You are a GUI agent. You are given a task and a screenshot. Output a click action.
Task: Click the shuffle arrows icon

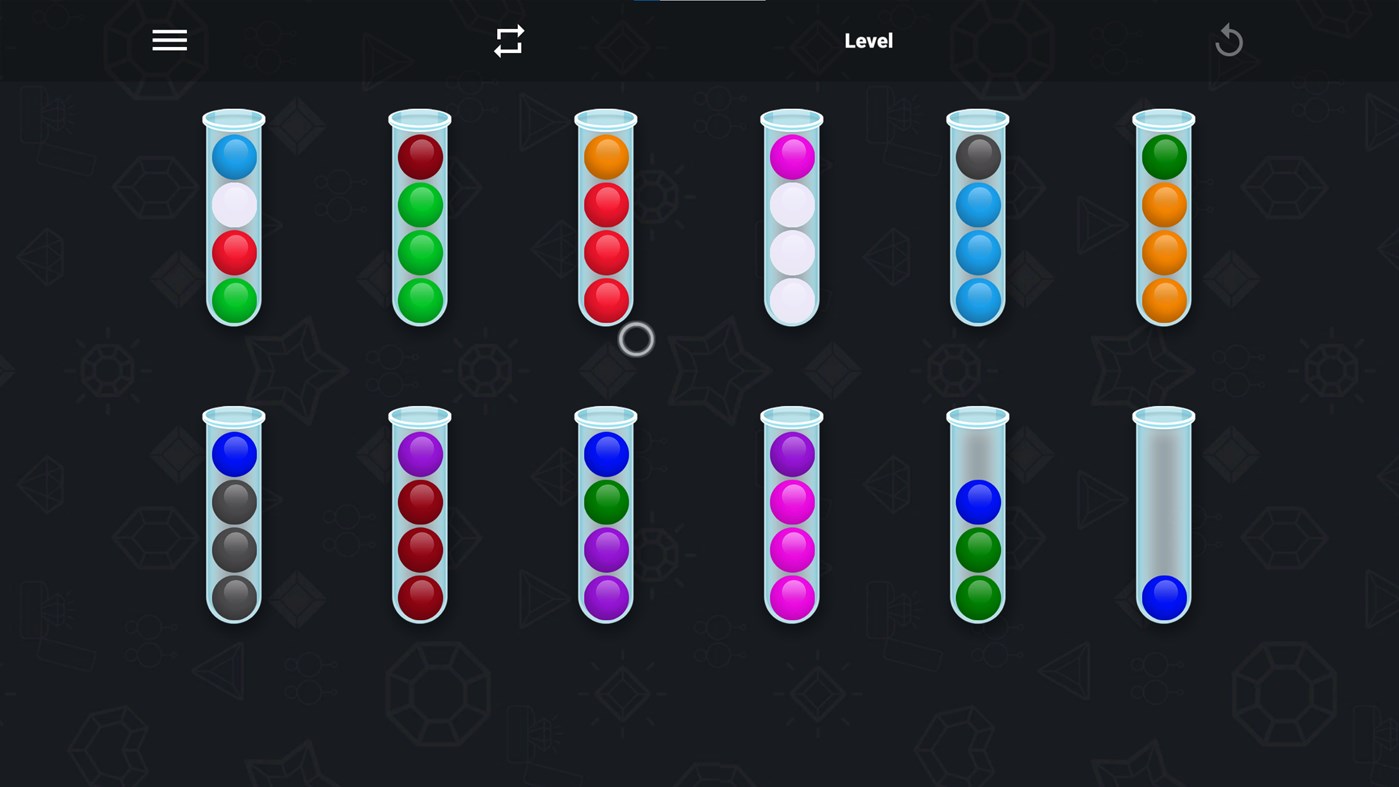pos(509,40)
